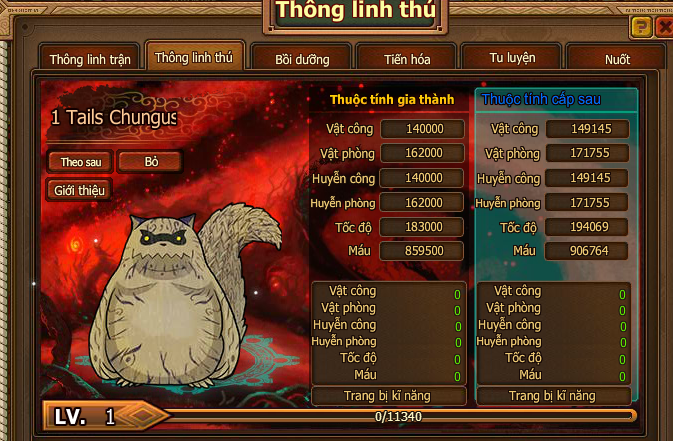Click the Theo sau button
This screenshot has height=441, width=673.
79,161
